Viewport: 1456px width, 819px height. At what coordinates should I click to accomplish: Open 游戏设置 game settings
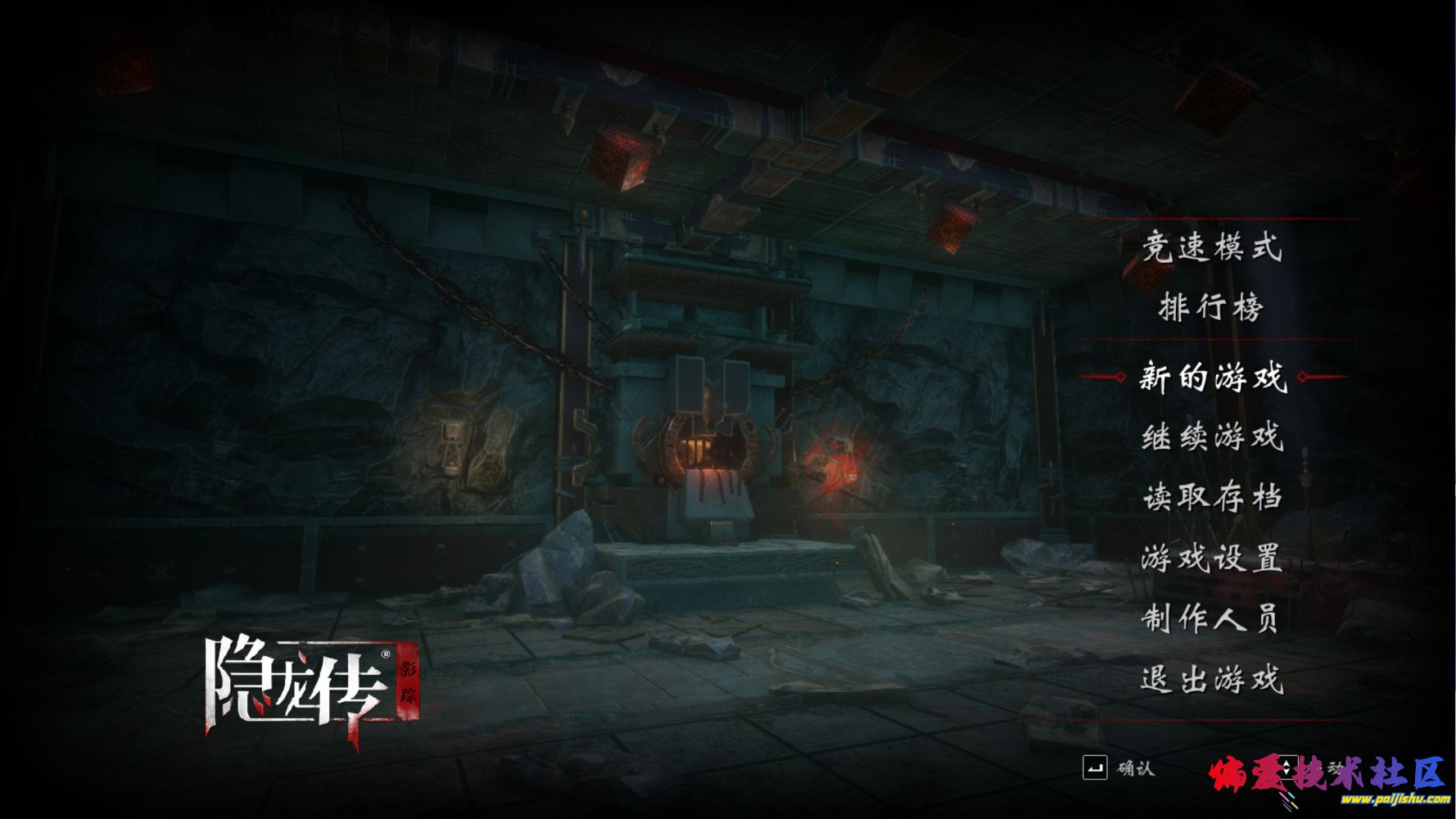pyautogui.click(x=1211, y=559)
